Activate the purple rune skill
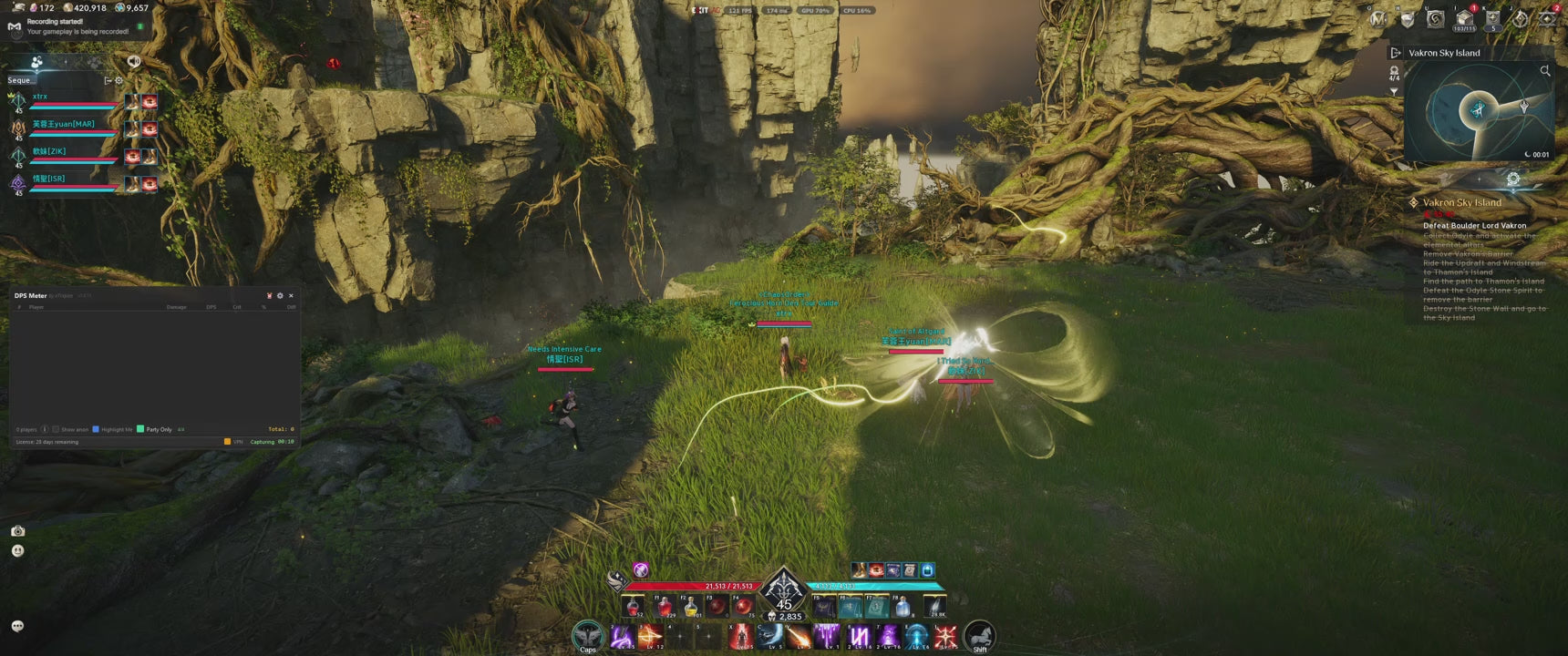The height and width of the screenshot is (656, 1568). 859,636
